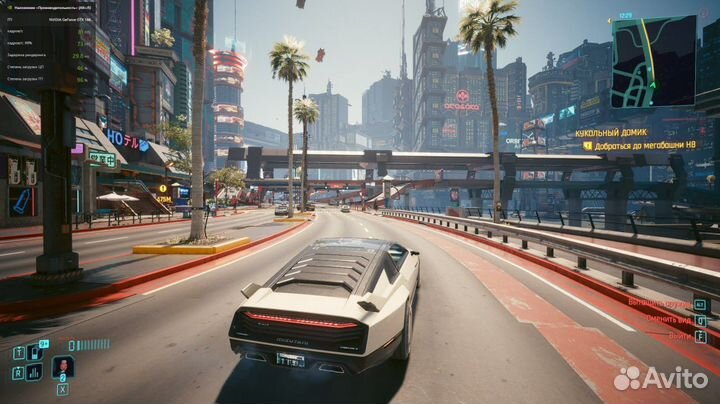Open the phone icon with 9+ messages
Viewport: 720px width, 404px height.
tap(37, 352)
